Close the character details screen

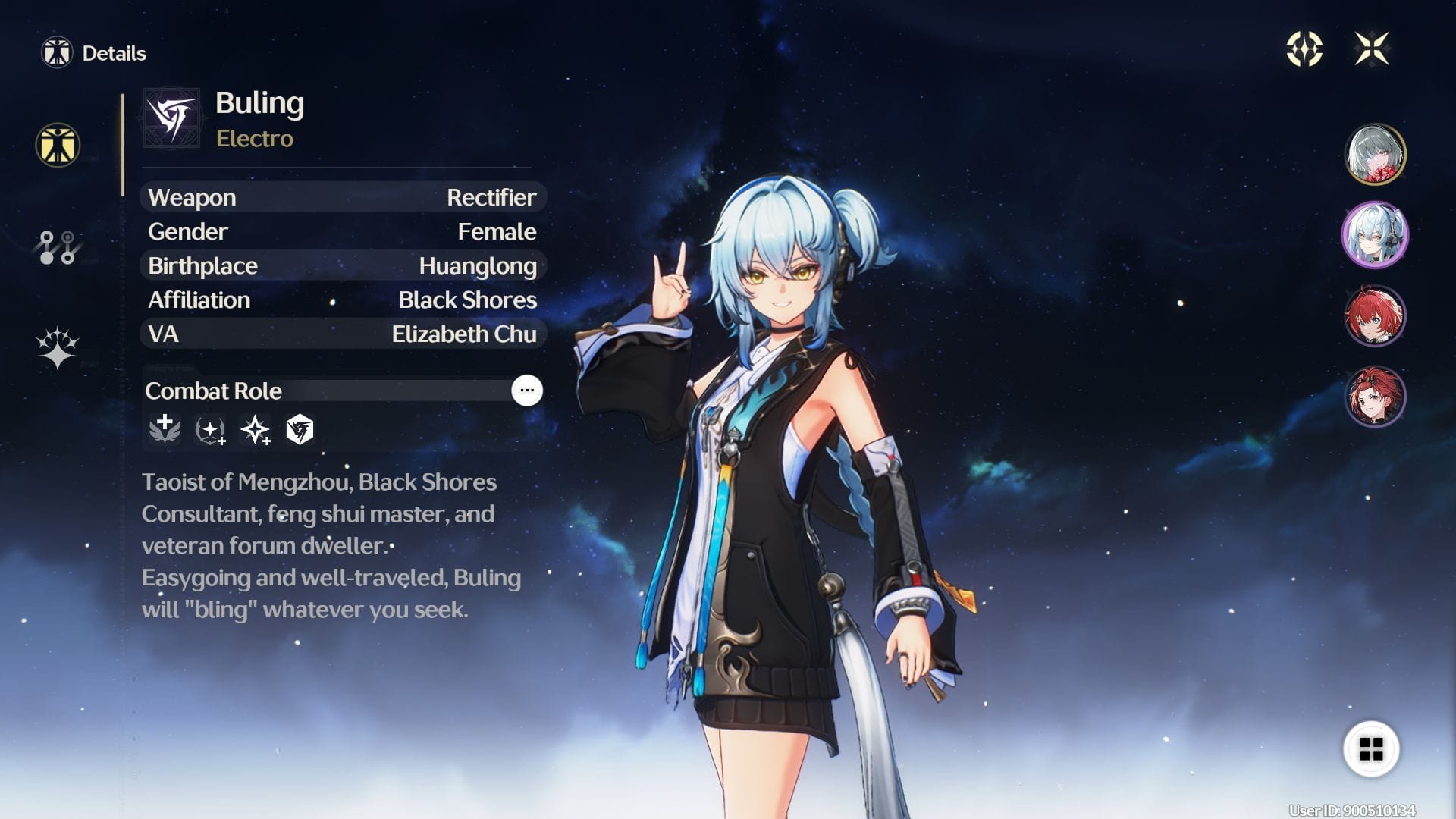(x=1372, y=49)
